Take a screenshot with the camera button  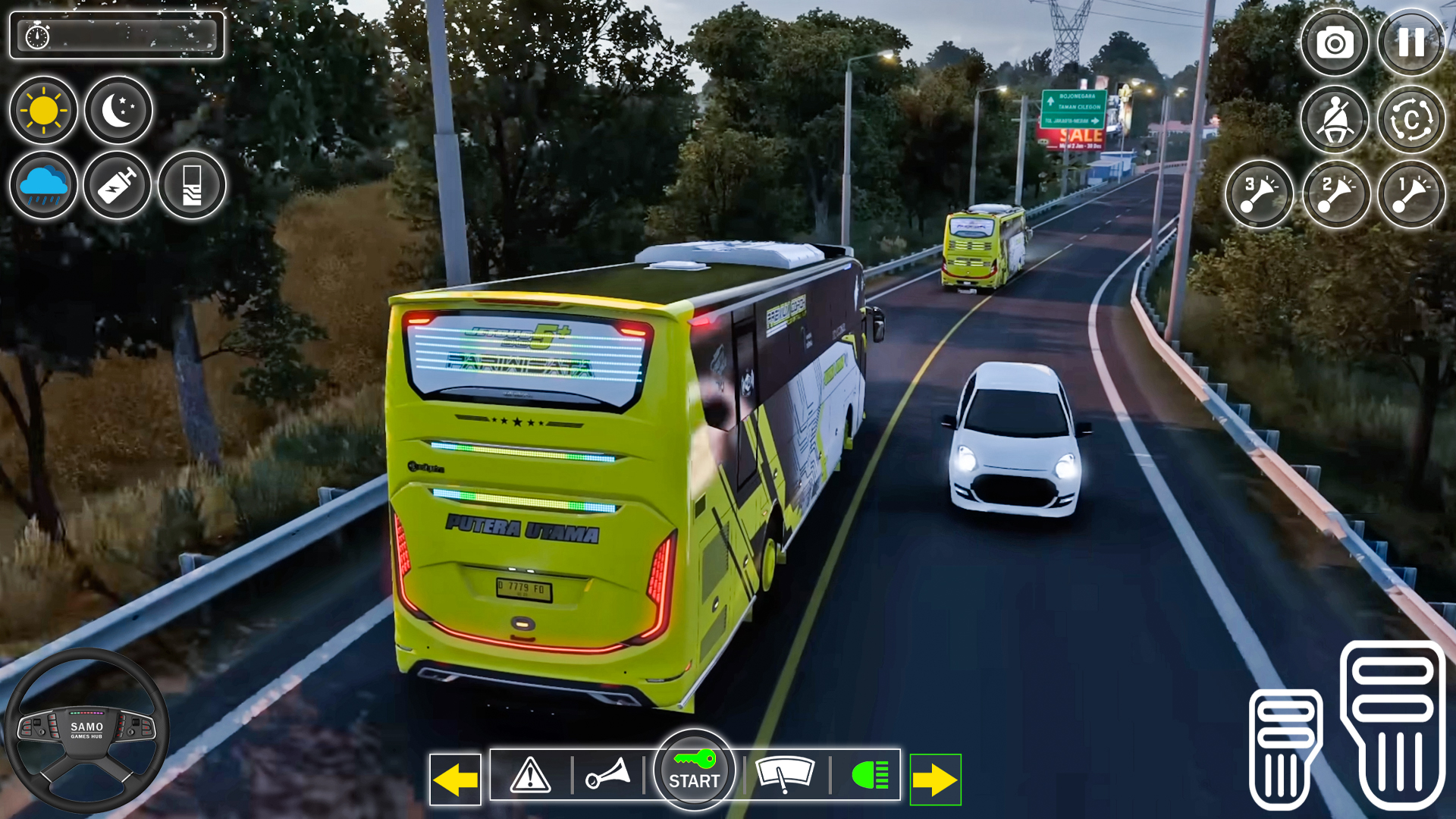tap(1335, 43)
